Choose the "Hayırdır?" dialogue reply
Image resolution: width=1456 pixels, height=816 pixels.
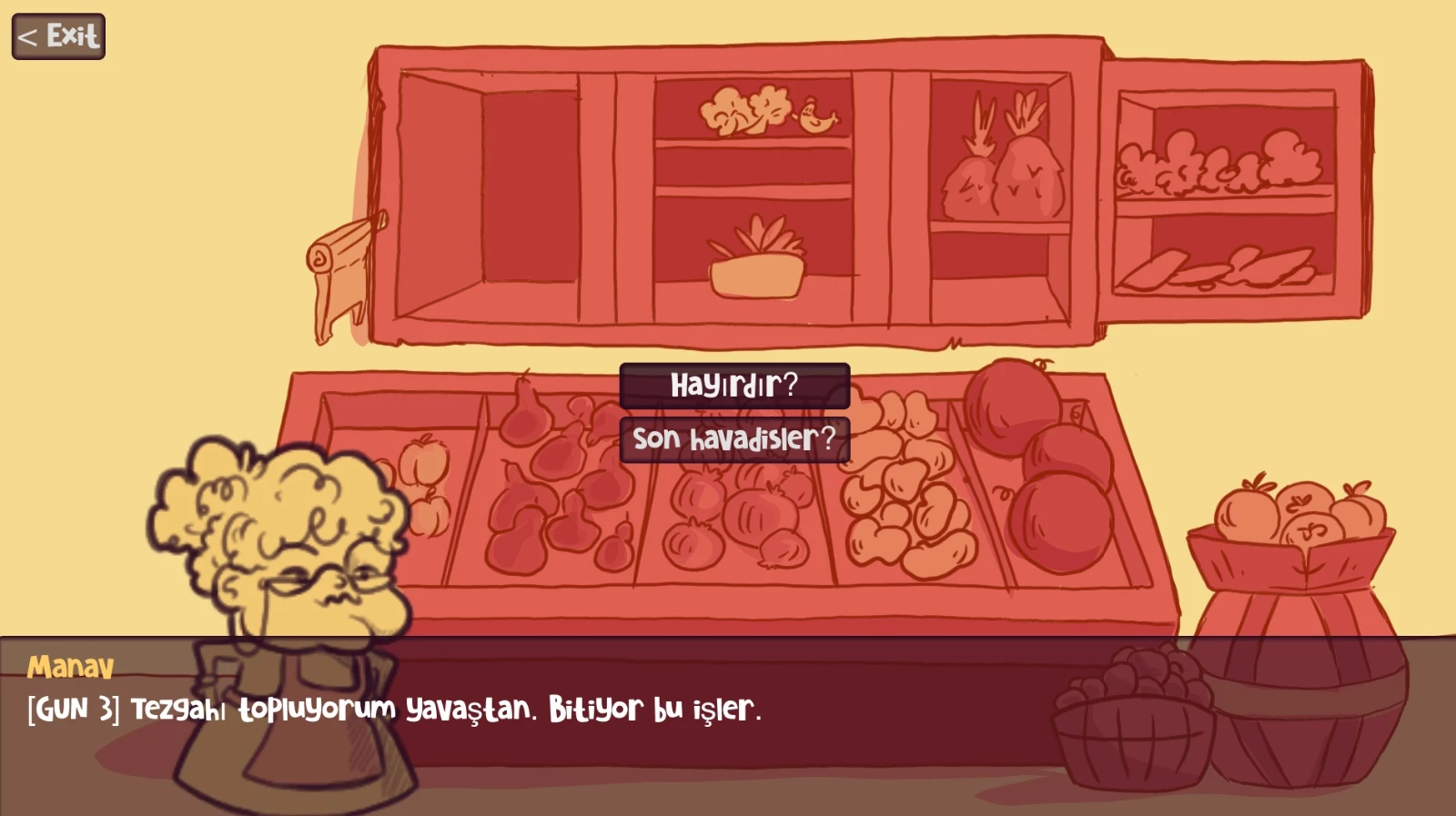734,386
